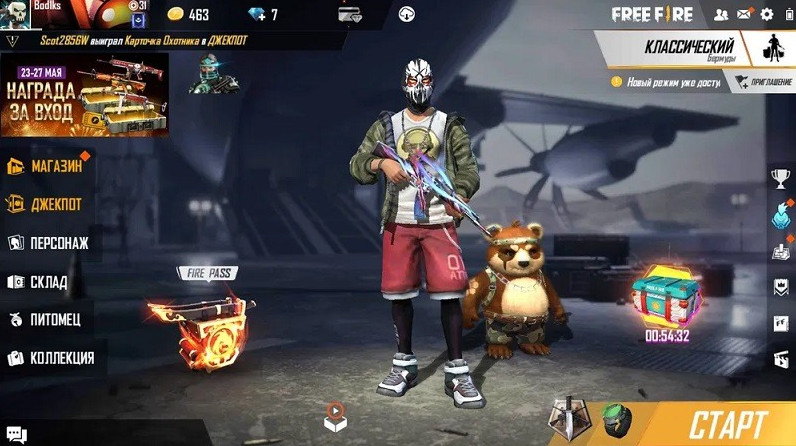
Task: Open the Склад storage menu
Action: 44,282
